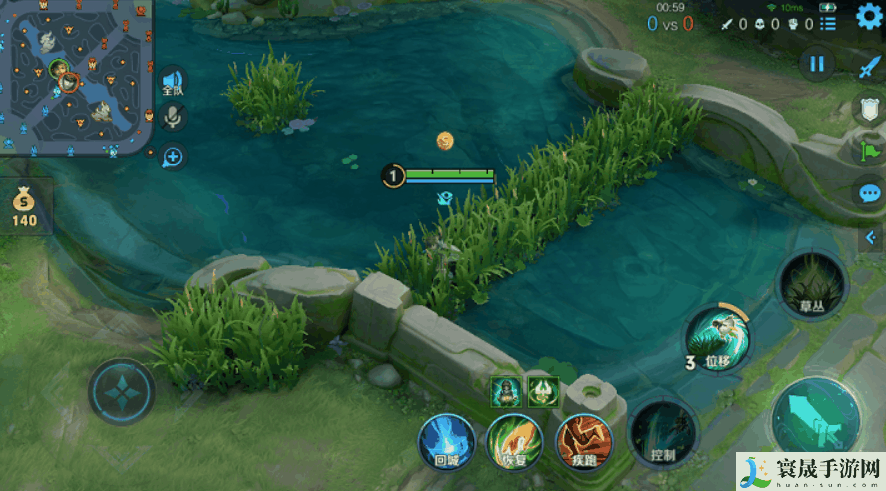Activate the 回城 recall ability

click(446, 441)
